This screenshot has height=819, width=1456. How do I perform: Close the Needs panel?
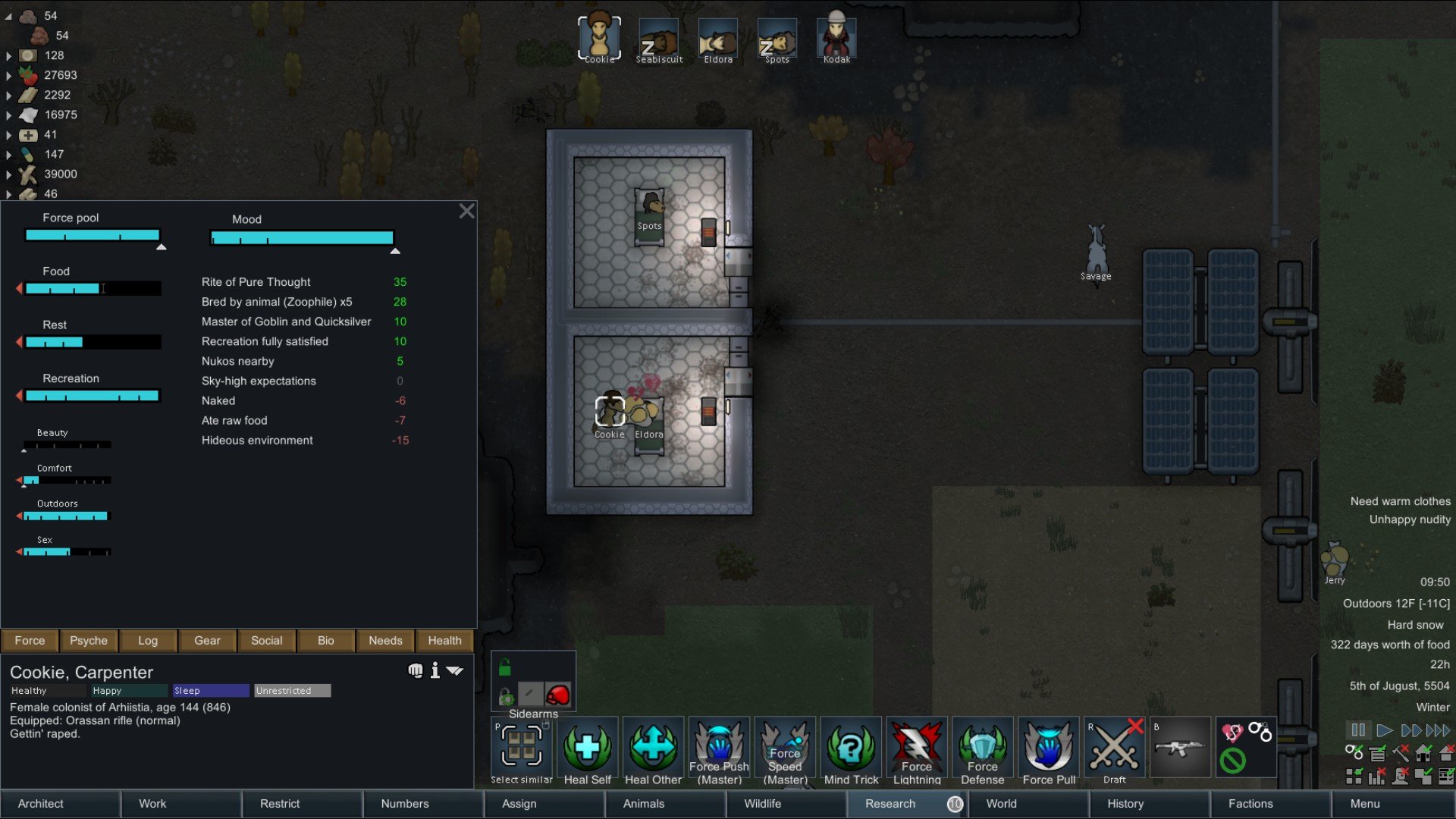[466, 212]
